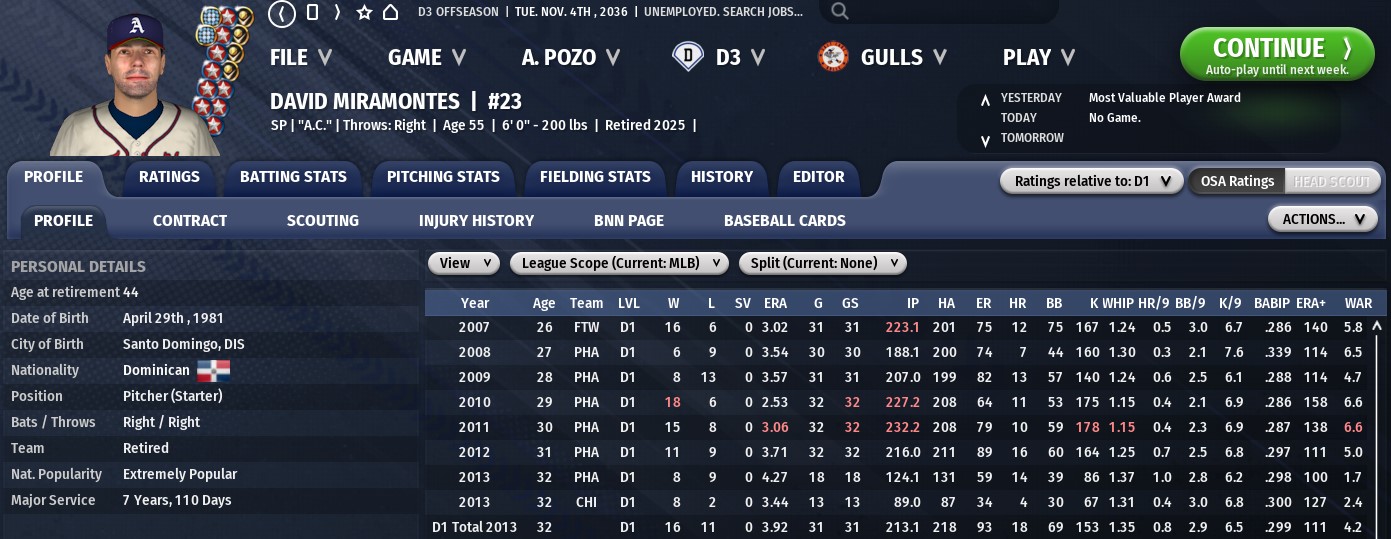Open the Contract sub-tab

[x=190, y=221]
